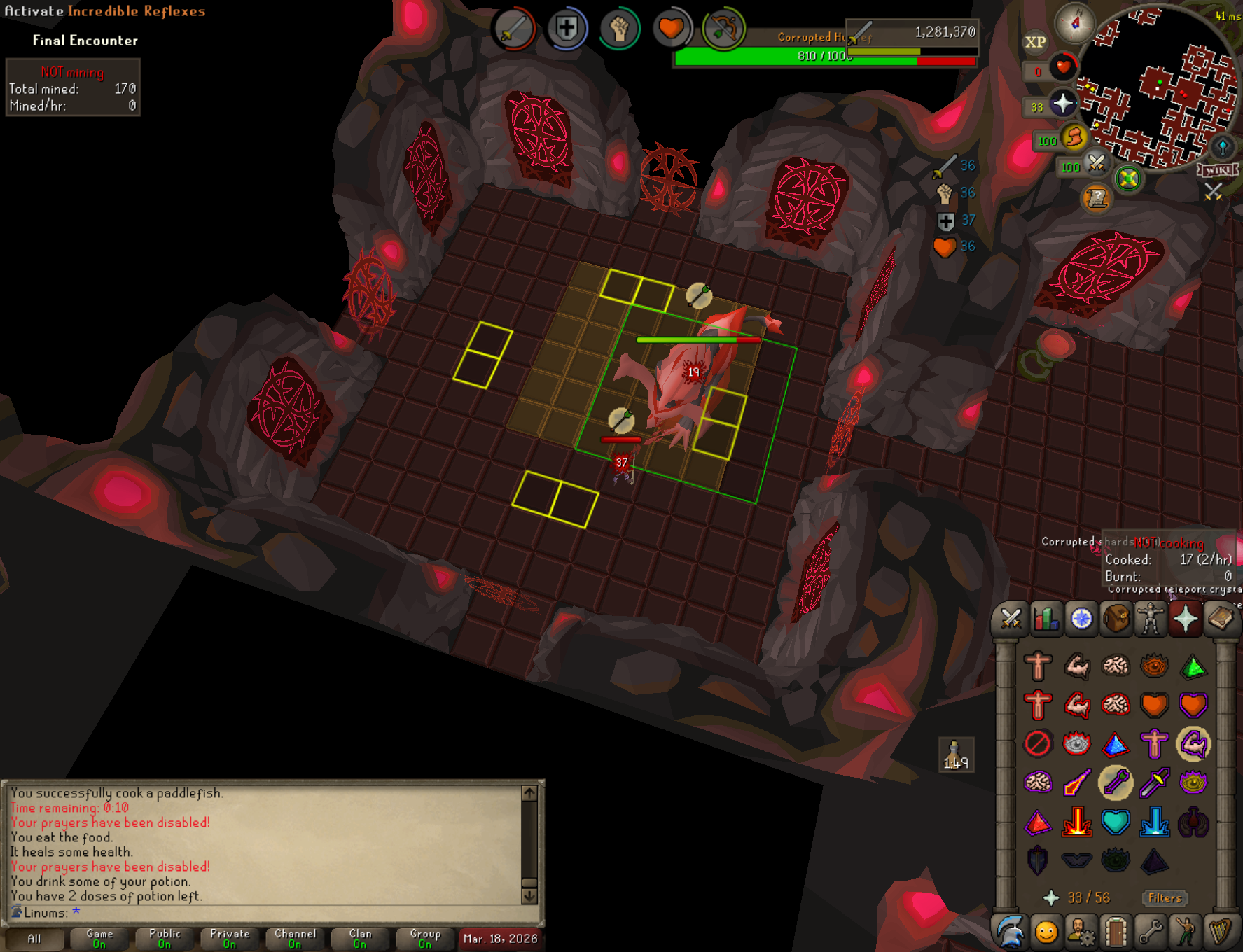Open the Quest list tab
The width and height of the screenshot is (1243, 952).
(1081, 619)
